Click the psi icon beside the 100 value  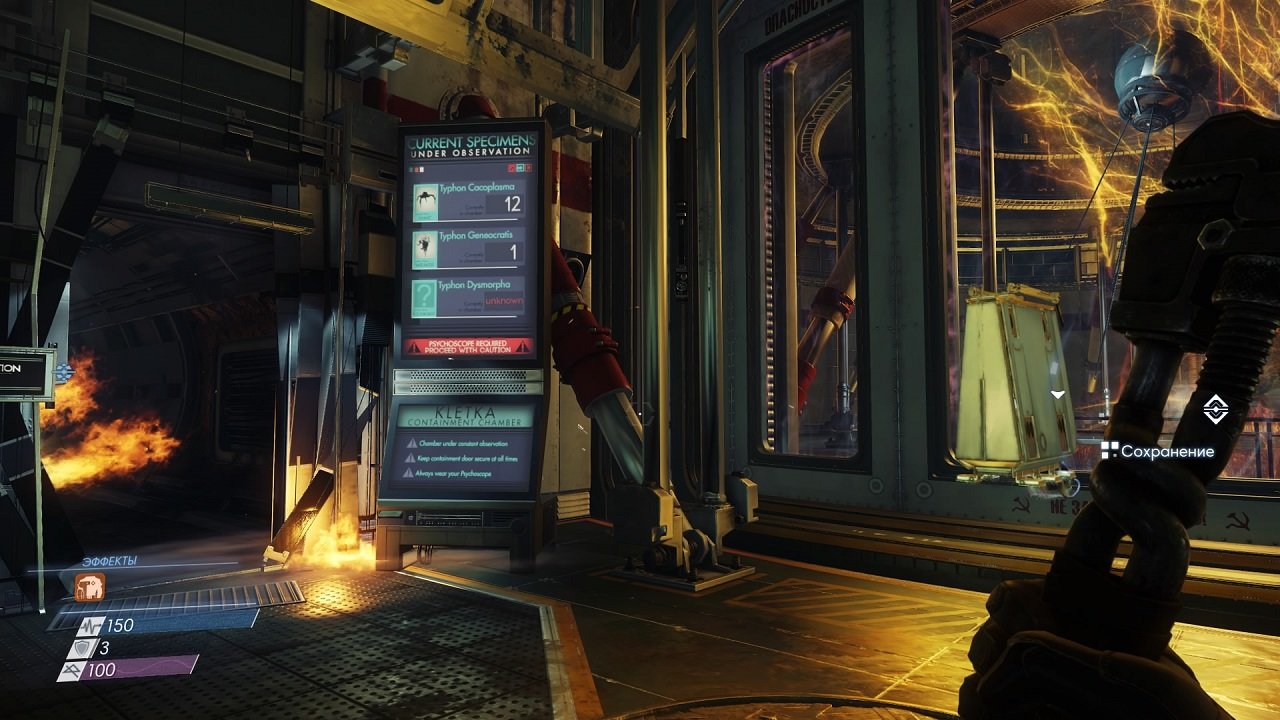[x=71, y=669]
